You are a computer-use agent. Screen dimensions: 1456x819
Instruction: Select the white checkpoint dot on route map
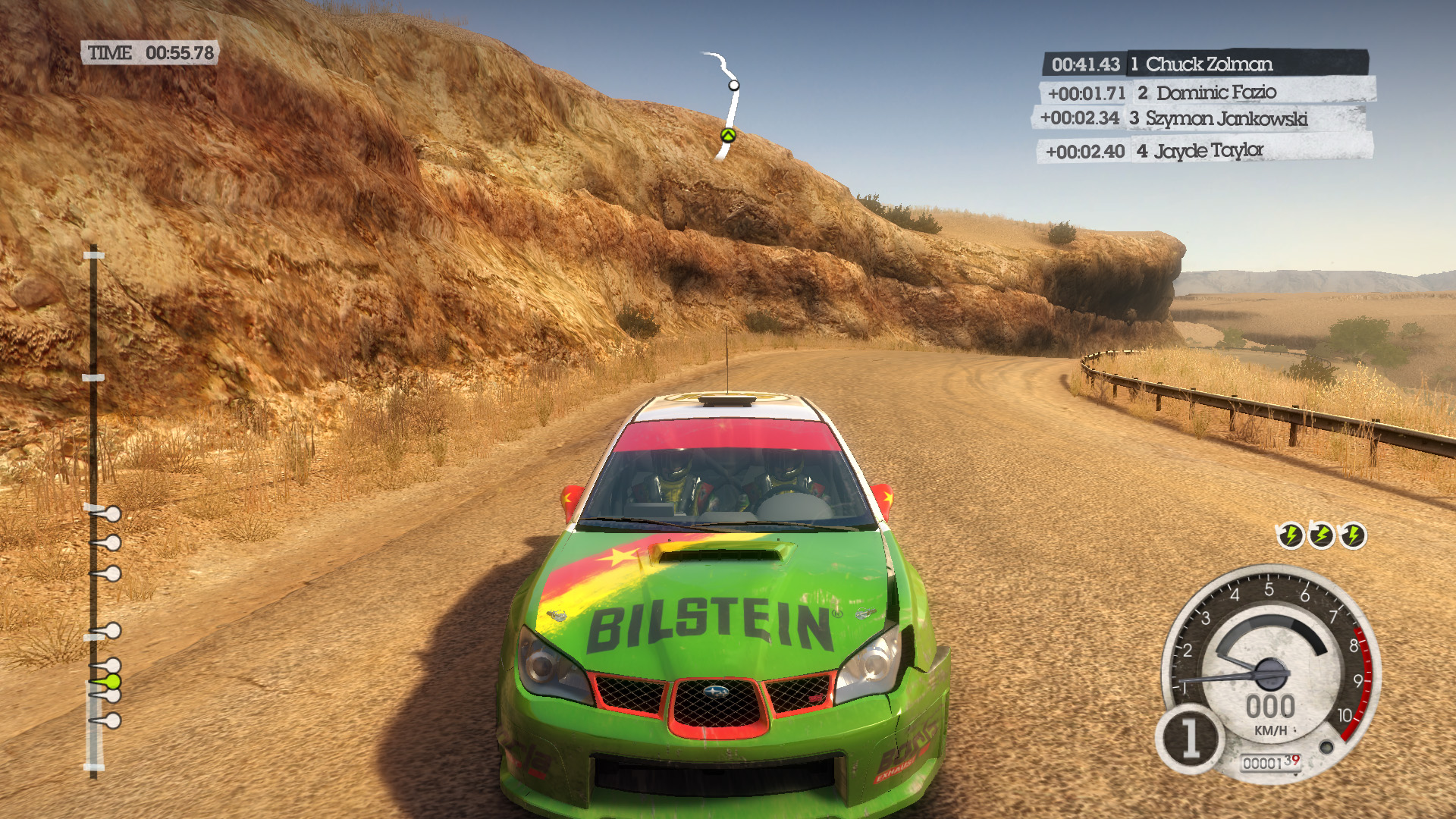click(x=734, y=86)
